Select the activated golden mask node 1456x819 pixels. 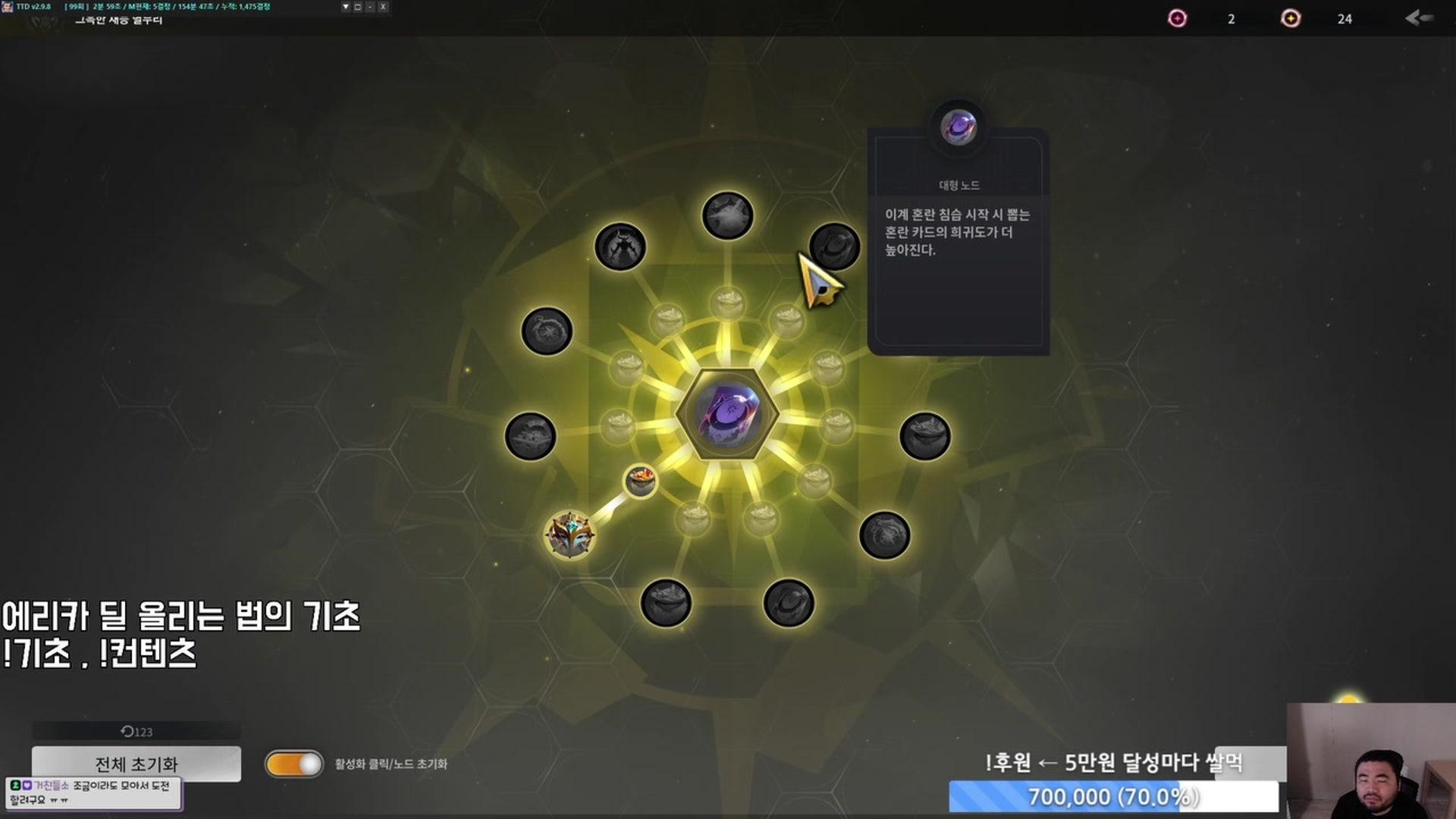coord(570,535)
